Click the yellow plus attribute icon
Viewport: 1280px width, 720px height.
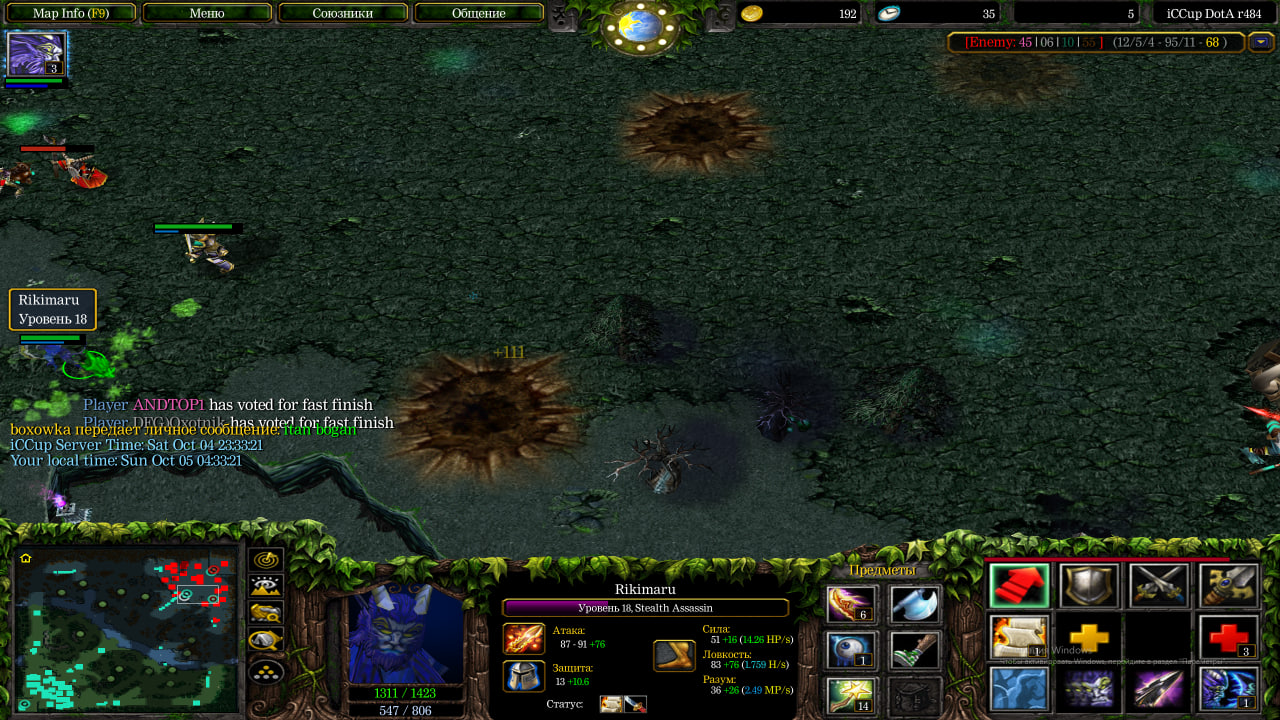(1089, 637)
